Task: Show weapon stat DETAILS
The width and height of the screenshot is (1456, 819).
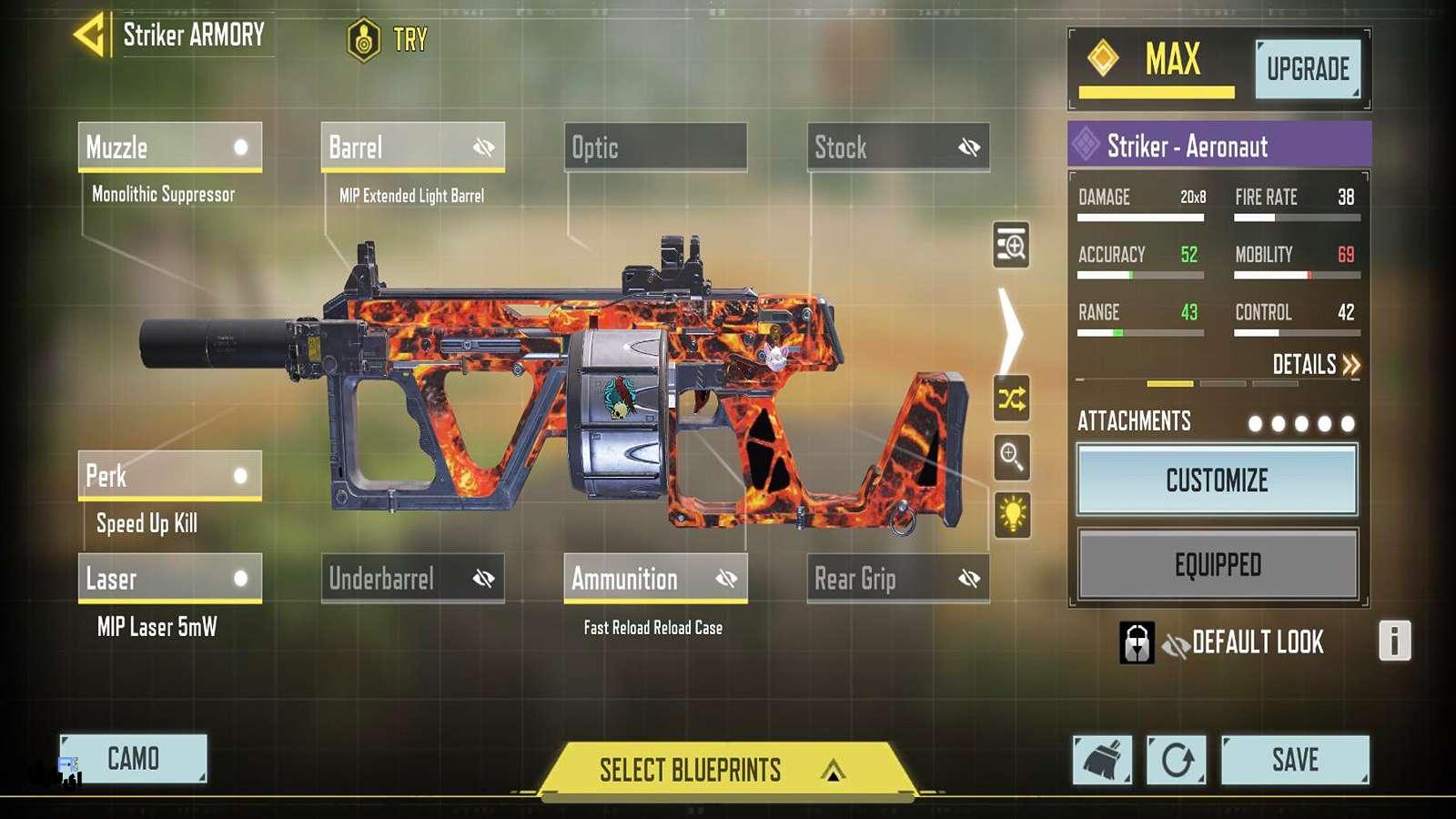Action: click(1315, 365)
